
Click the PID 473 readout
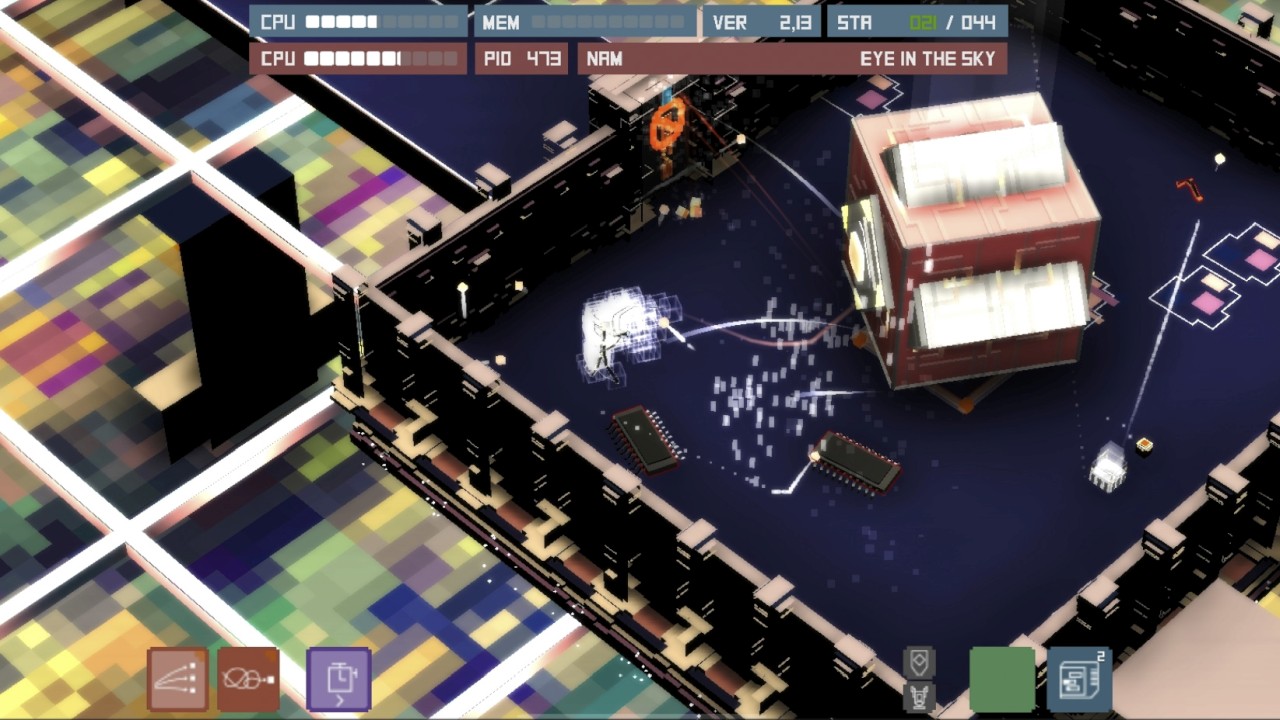click(519, 59)
